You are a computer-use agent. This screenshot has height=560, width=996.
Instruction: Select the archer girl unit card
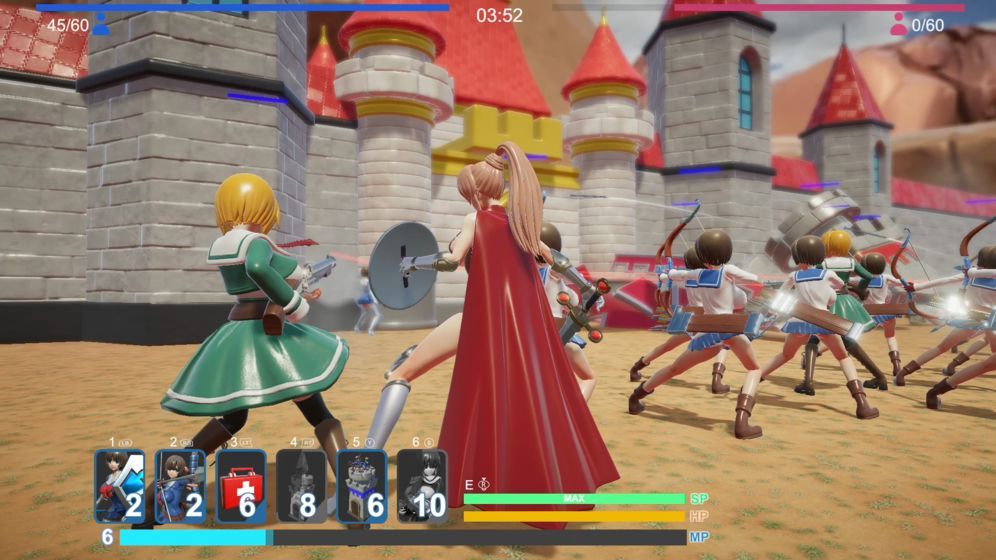click(x=180, y=486)
